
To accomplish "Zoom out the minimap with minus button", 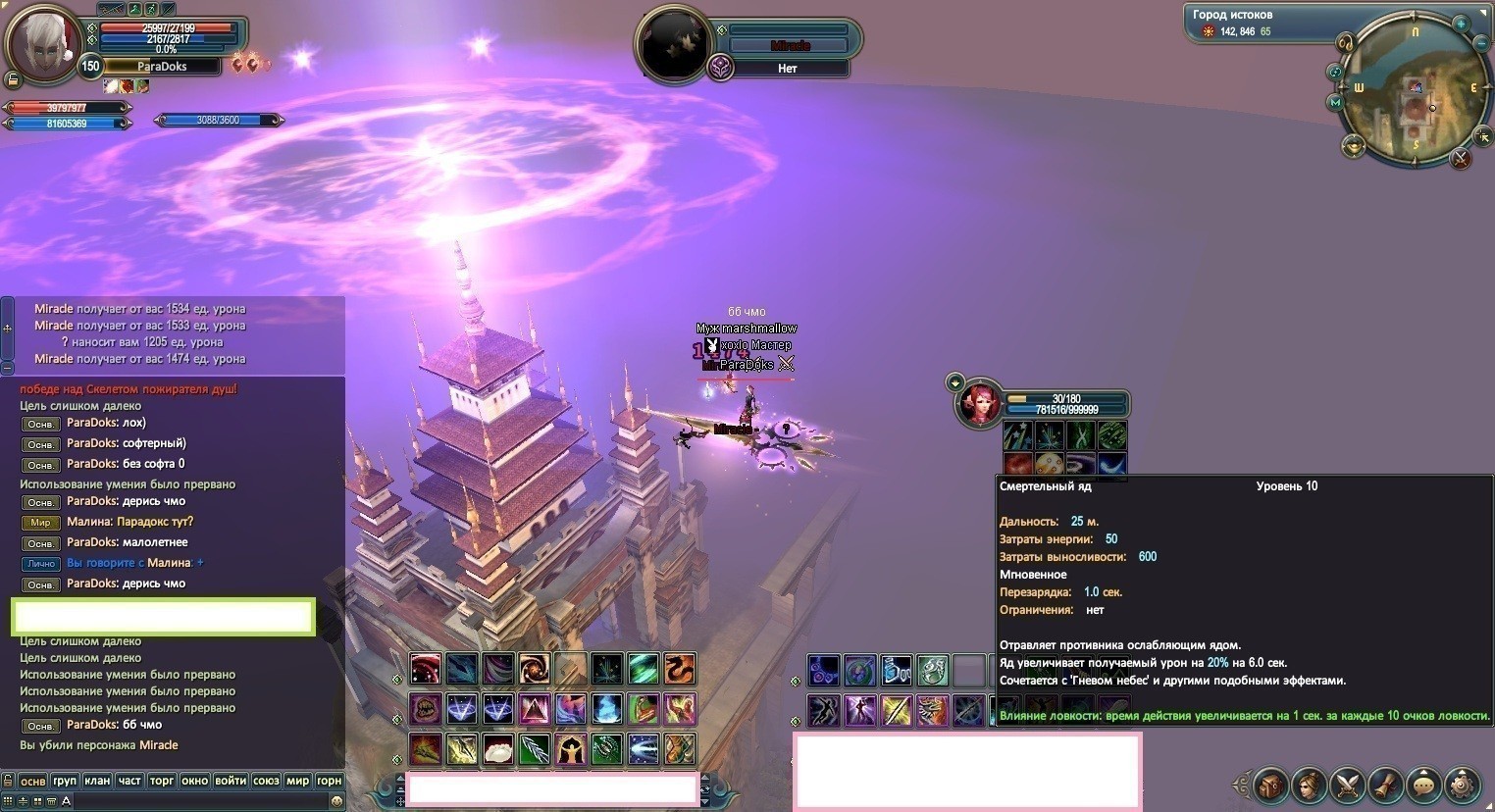I will 1481,43.
